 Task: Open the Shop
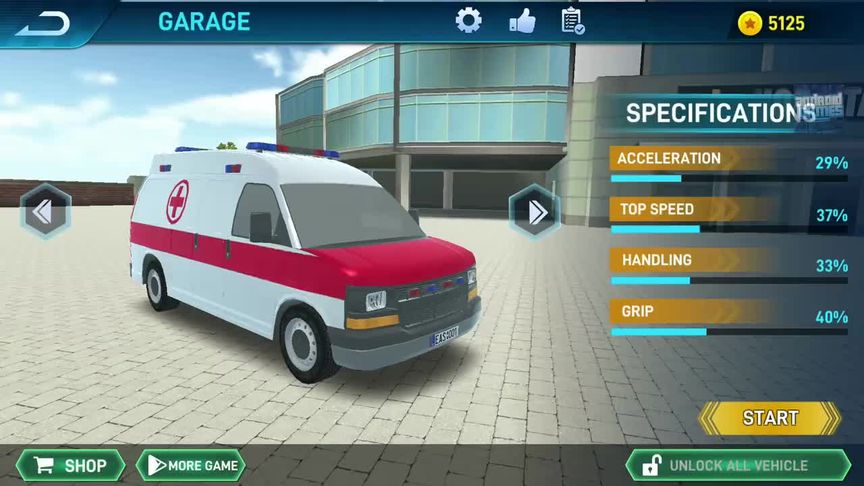click(x=70, y=465)
